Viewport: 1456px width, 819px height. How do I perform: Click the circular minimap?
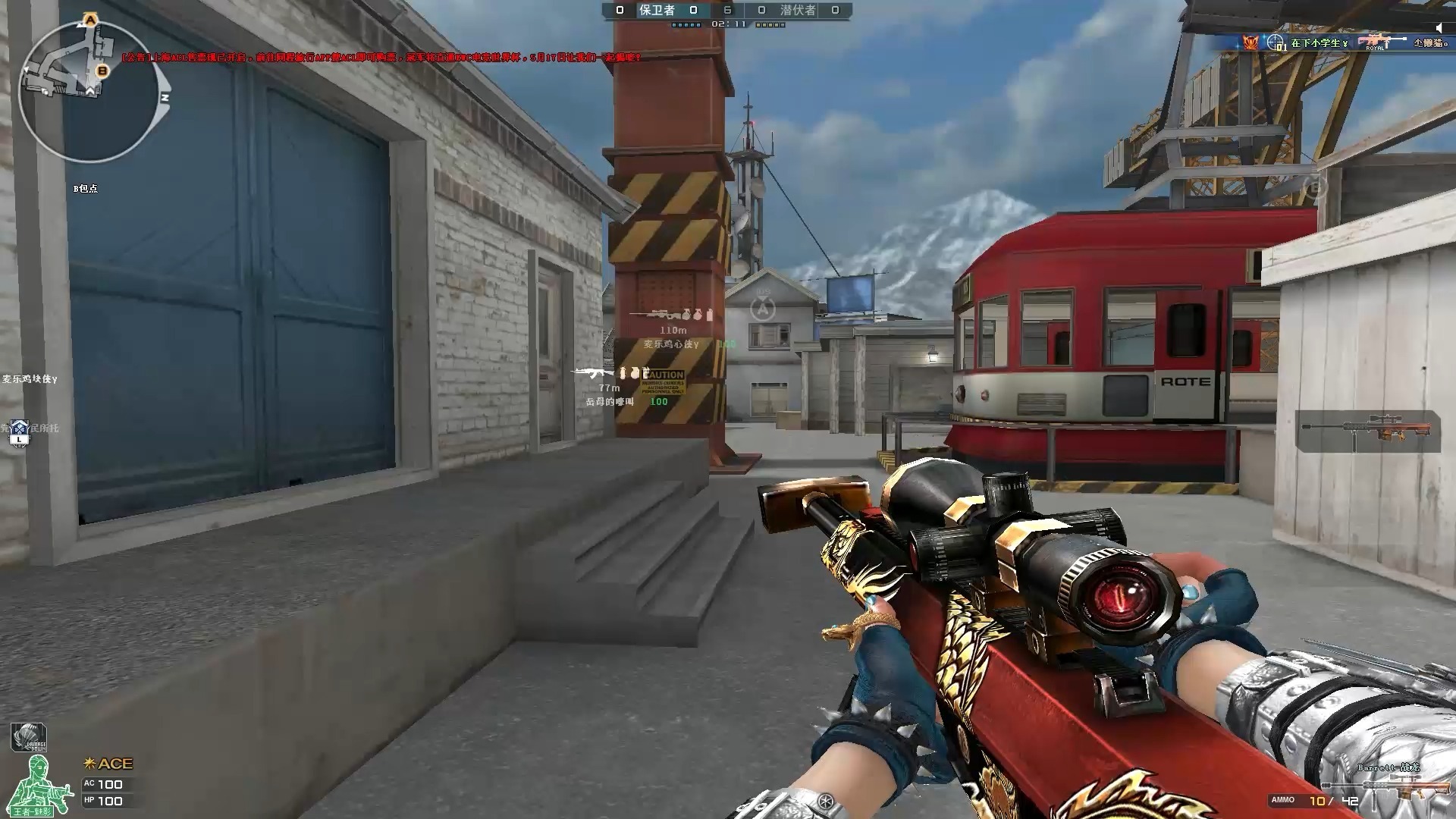tap(89, 93)
